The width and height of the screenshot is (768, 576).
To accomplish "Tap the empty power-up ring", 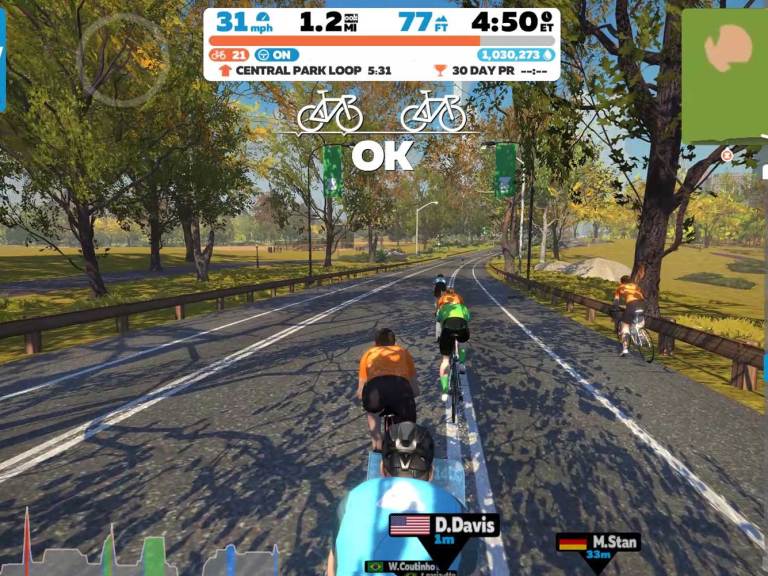I will 123,60.
